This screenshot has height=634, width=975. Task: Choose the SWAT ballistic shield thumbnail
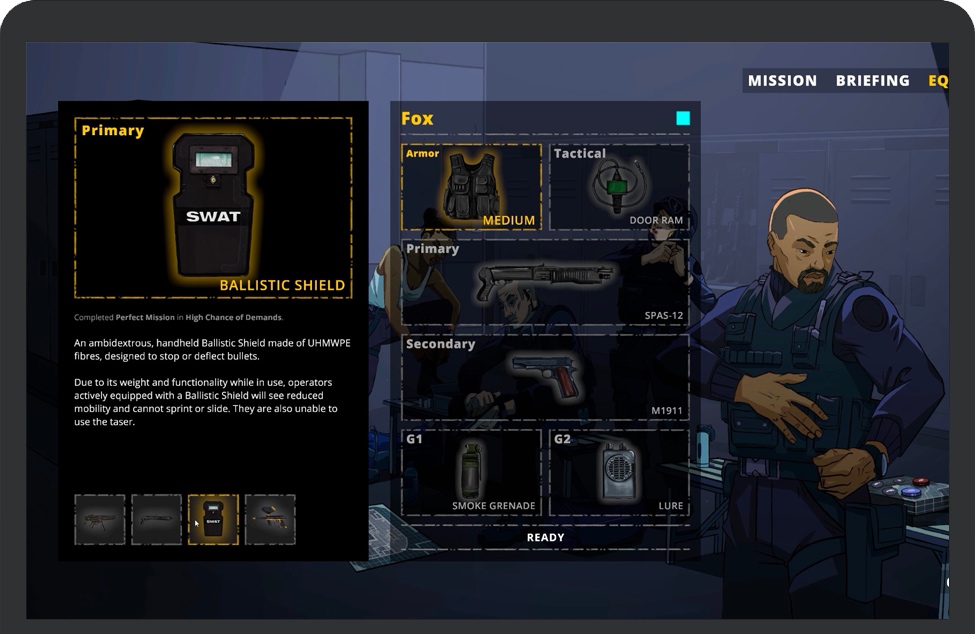[213, 520]
